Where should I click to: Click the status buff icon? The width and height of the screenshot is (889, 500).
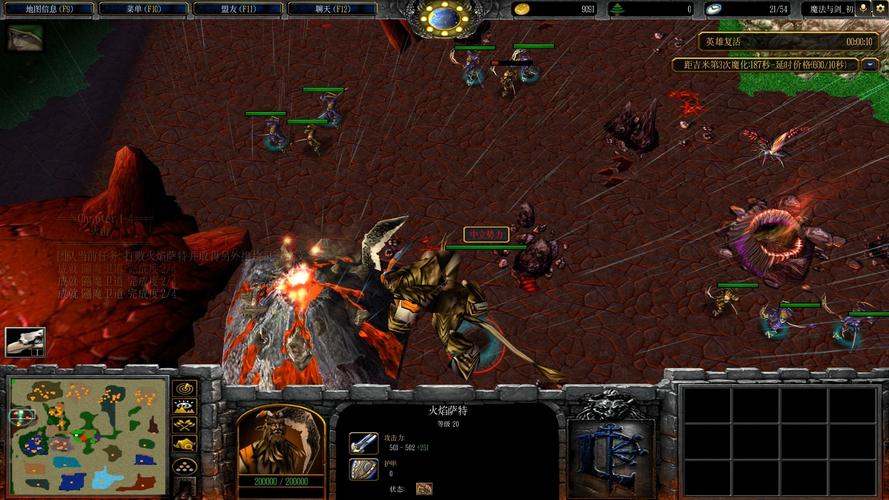point(424,489)
